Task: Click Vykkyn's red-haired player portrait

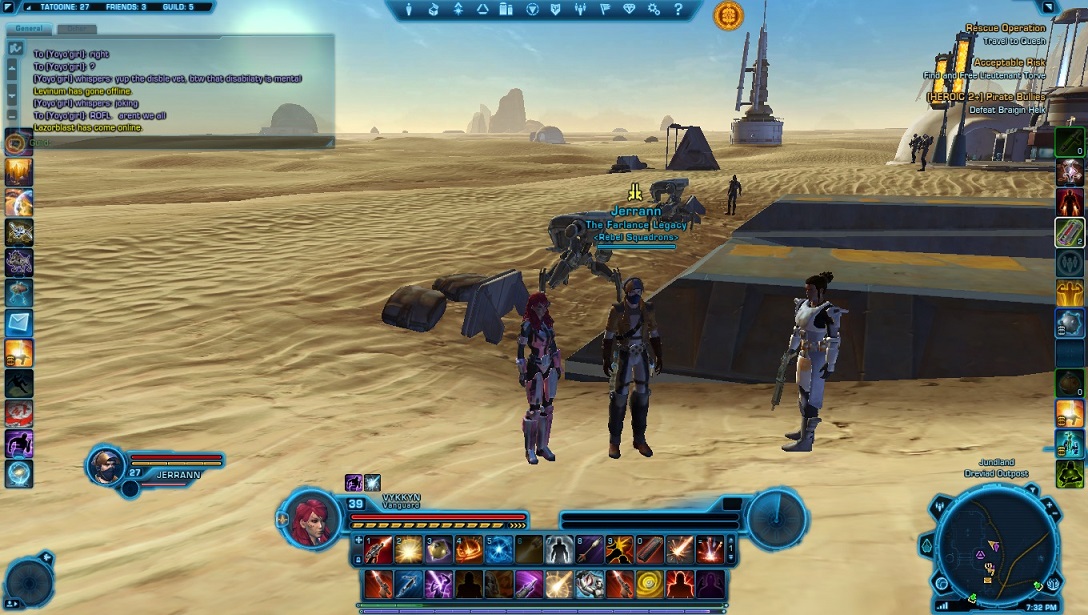Action: 308,518
